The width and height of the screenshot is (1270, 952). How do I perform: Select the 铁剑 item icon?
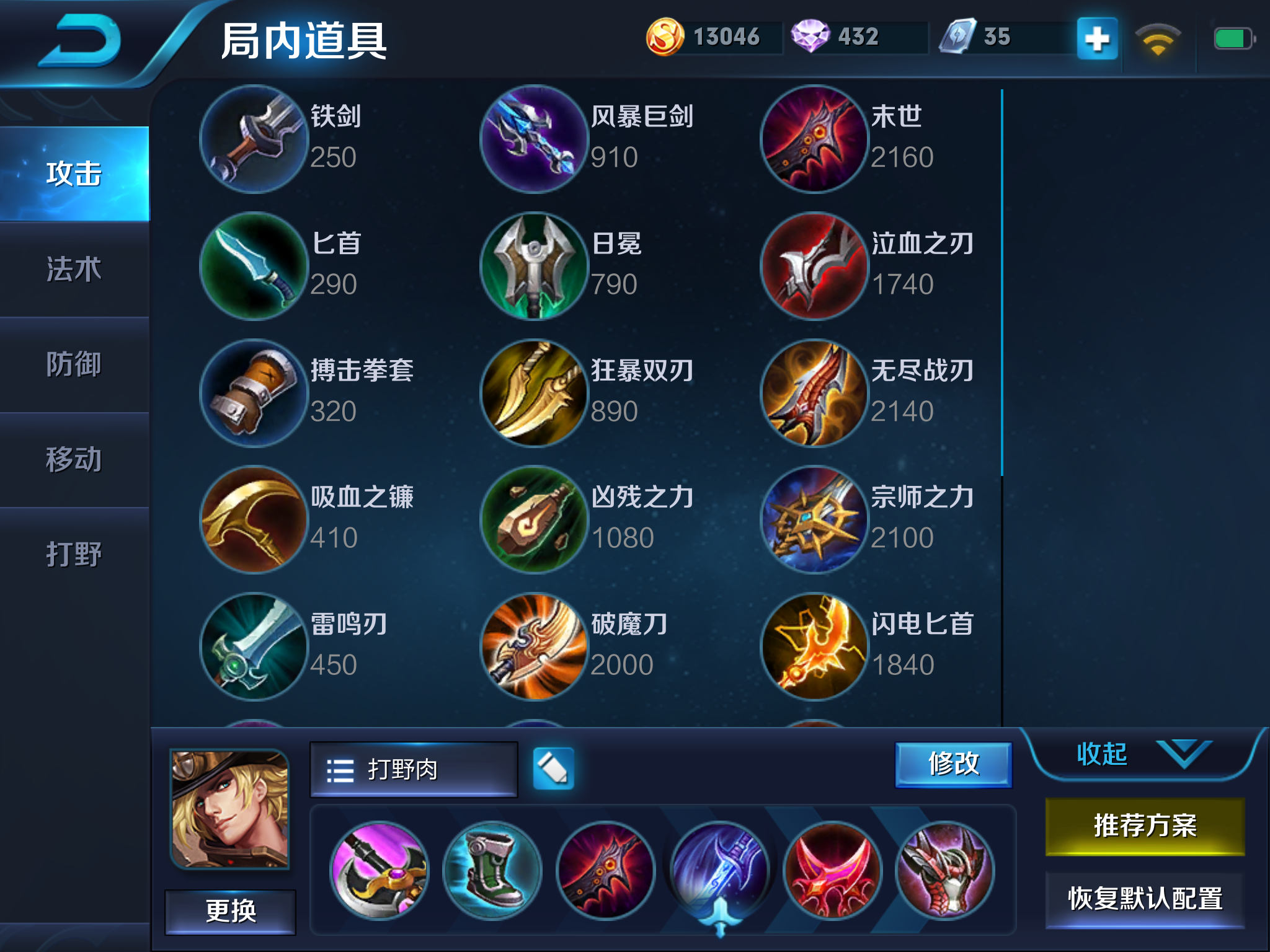tap(253, 139)
